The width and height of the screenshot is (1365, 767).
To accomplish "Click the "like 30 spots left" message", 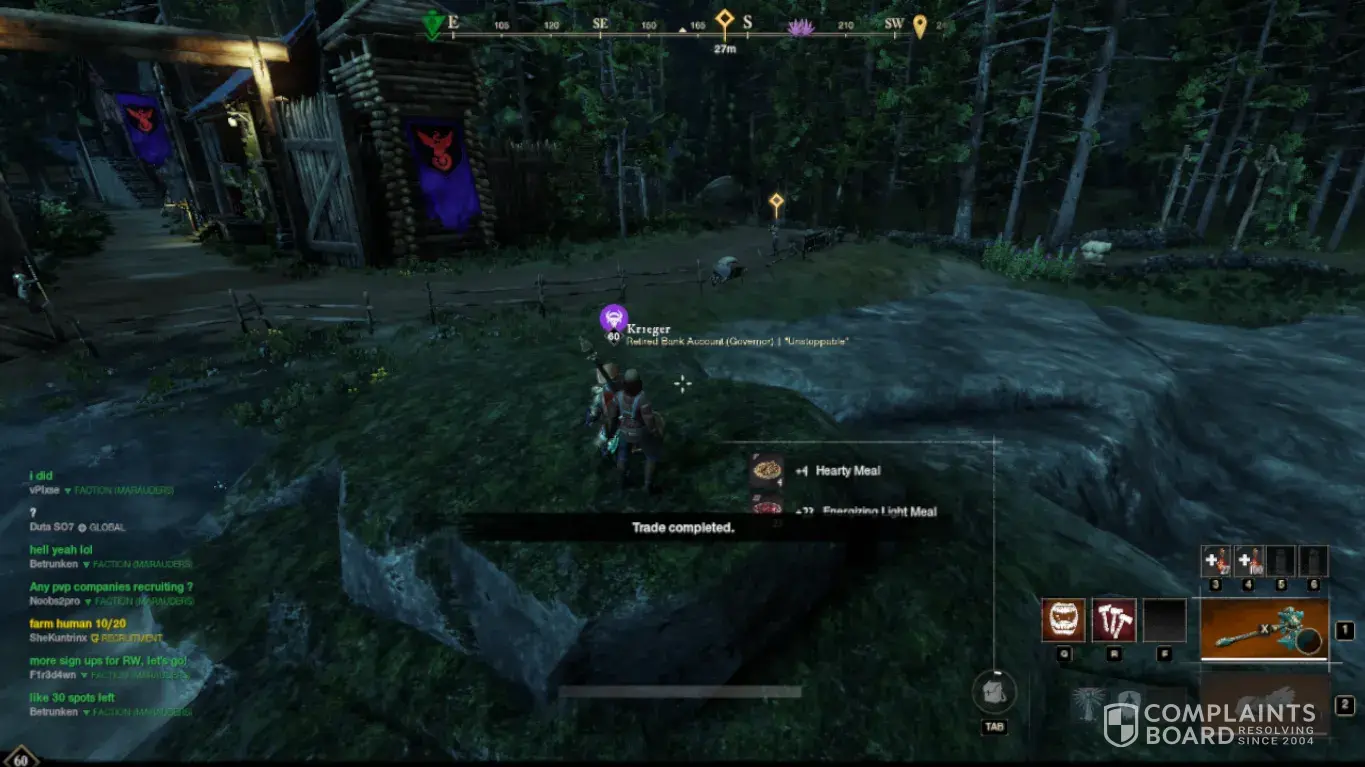I will point(72,698).
